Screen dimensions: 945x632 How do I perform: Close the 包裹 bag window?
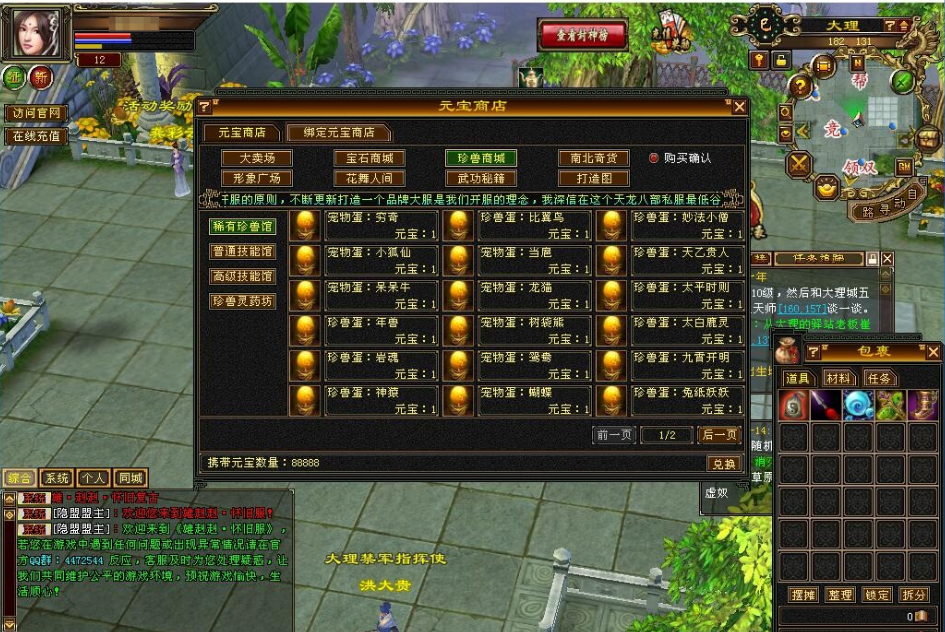(932, 352)
